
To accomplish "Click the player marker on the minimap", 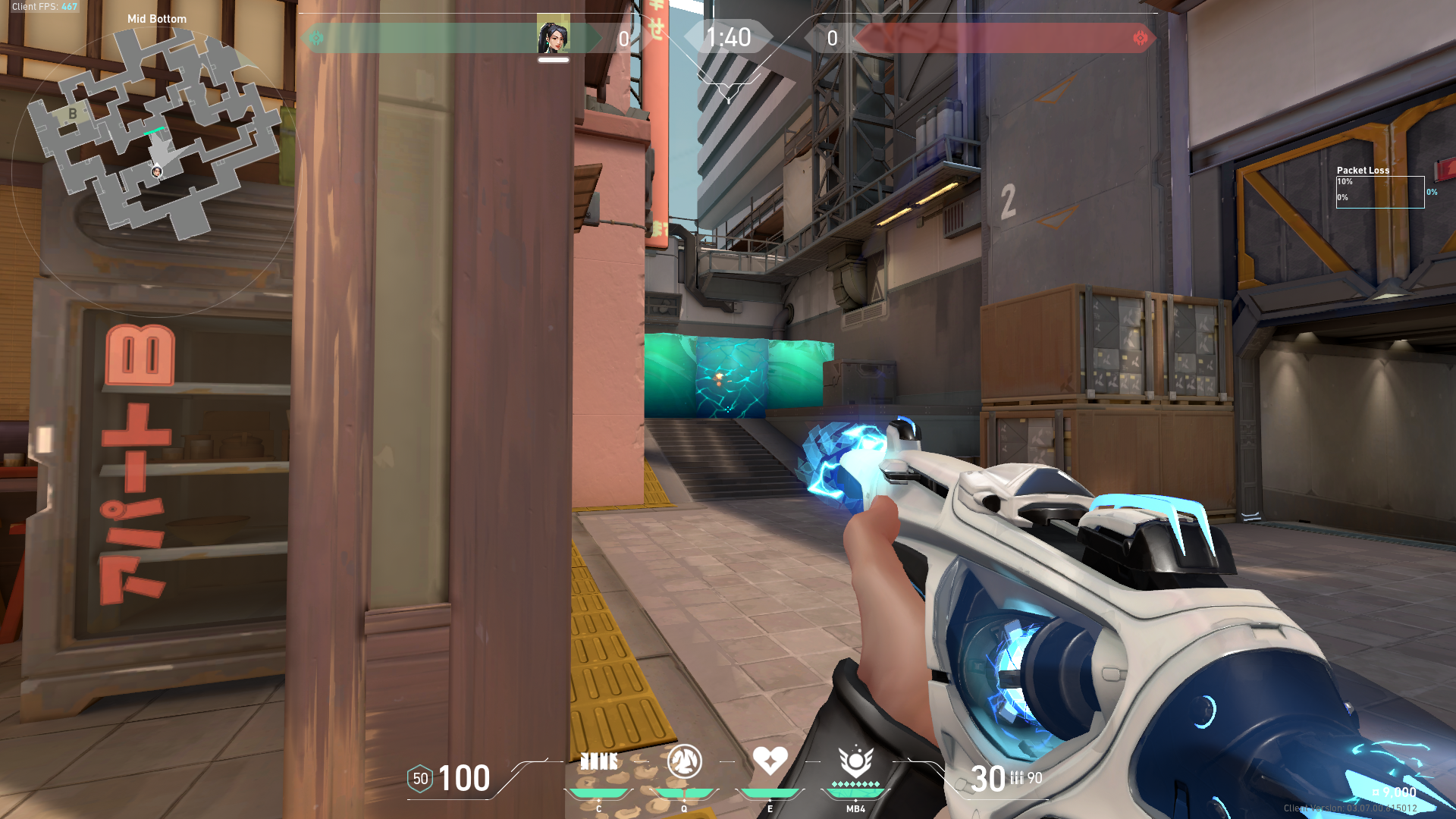I will (157, 172).
